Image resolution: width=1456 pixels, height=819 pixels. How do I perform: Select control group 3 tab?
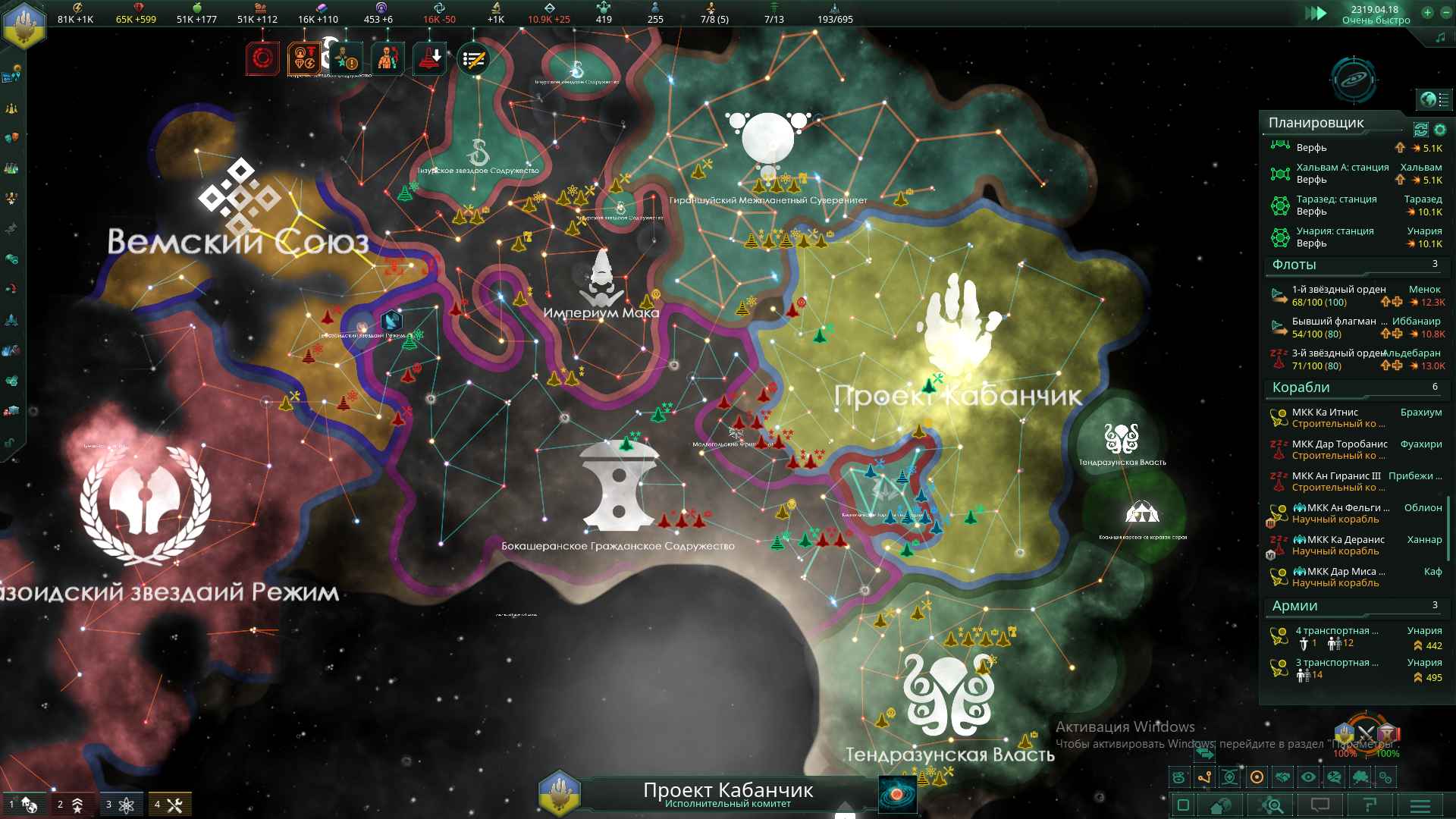[x=121, y=805]
